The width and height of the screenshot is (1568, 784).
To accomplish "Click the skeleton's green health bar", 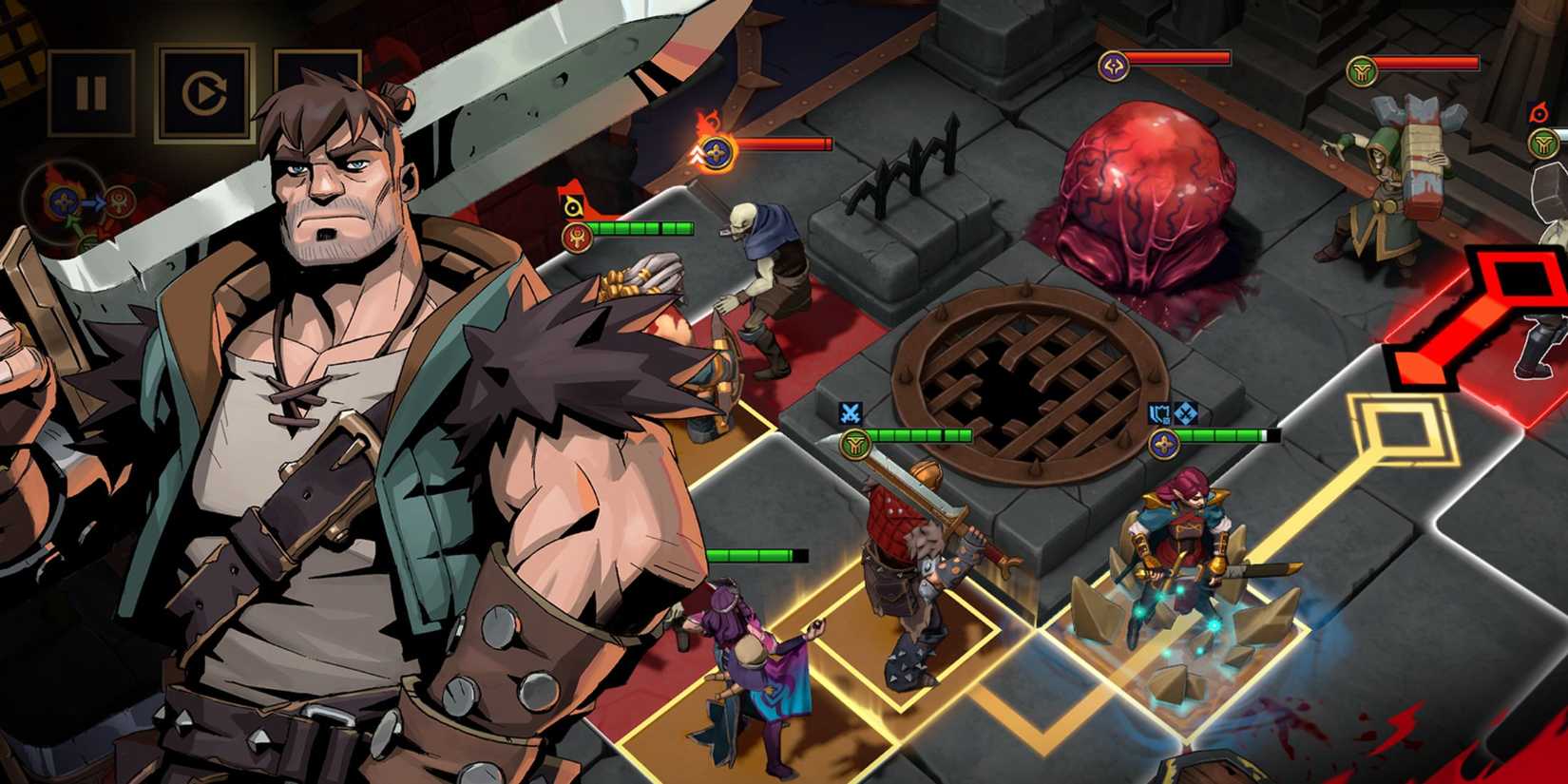I will click(x=646, y=228).
